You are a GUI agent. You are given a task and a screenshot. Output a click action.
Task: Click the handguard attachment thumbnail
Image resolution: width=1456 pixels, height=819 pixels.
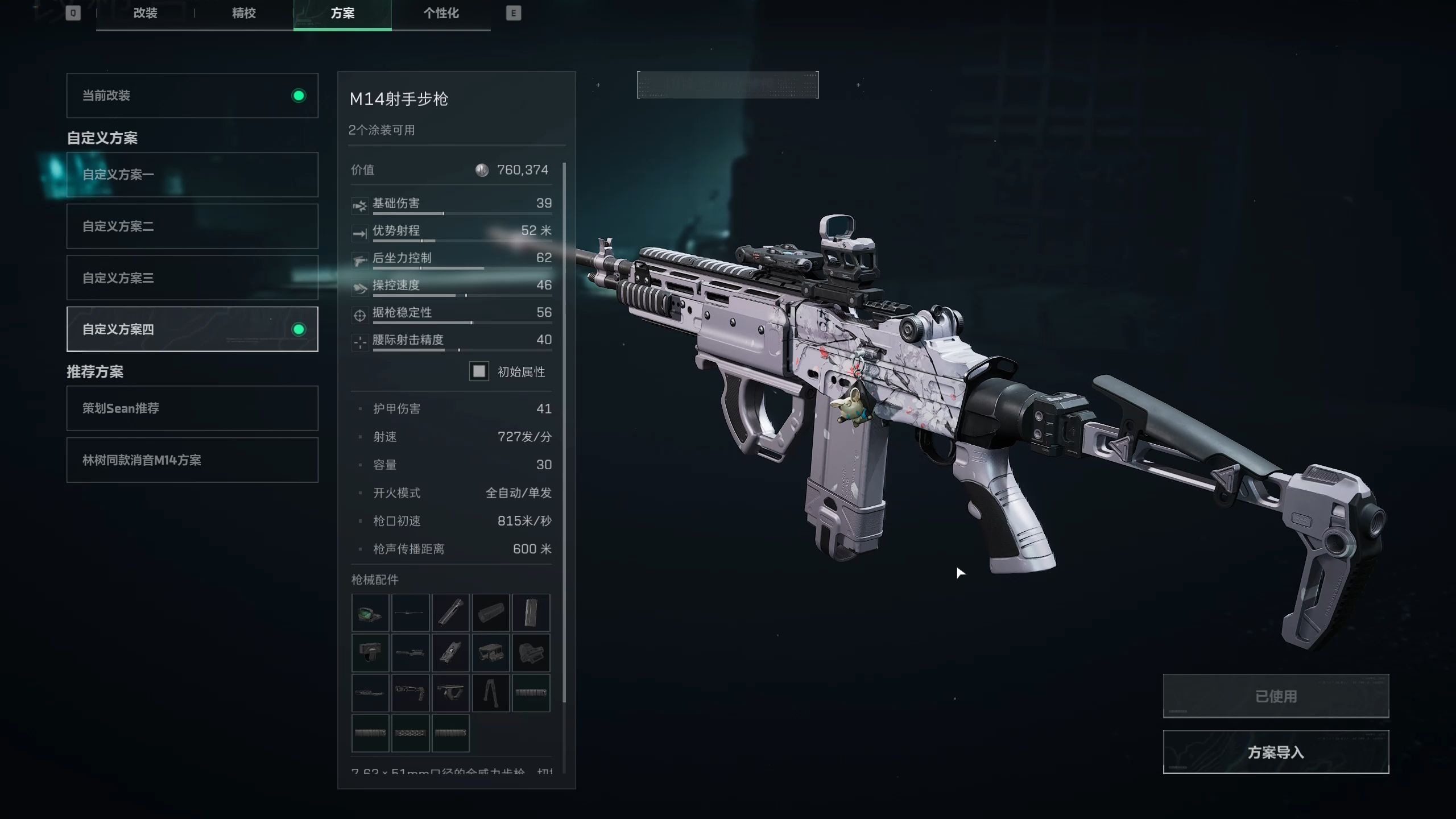[490, 613]
